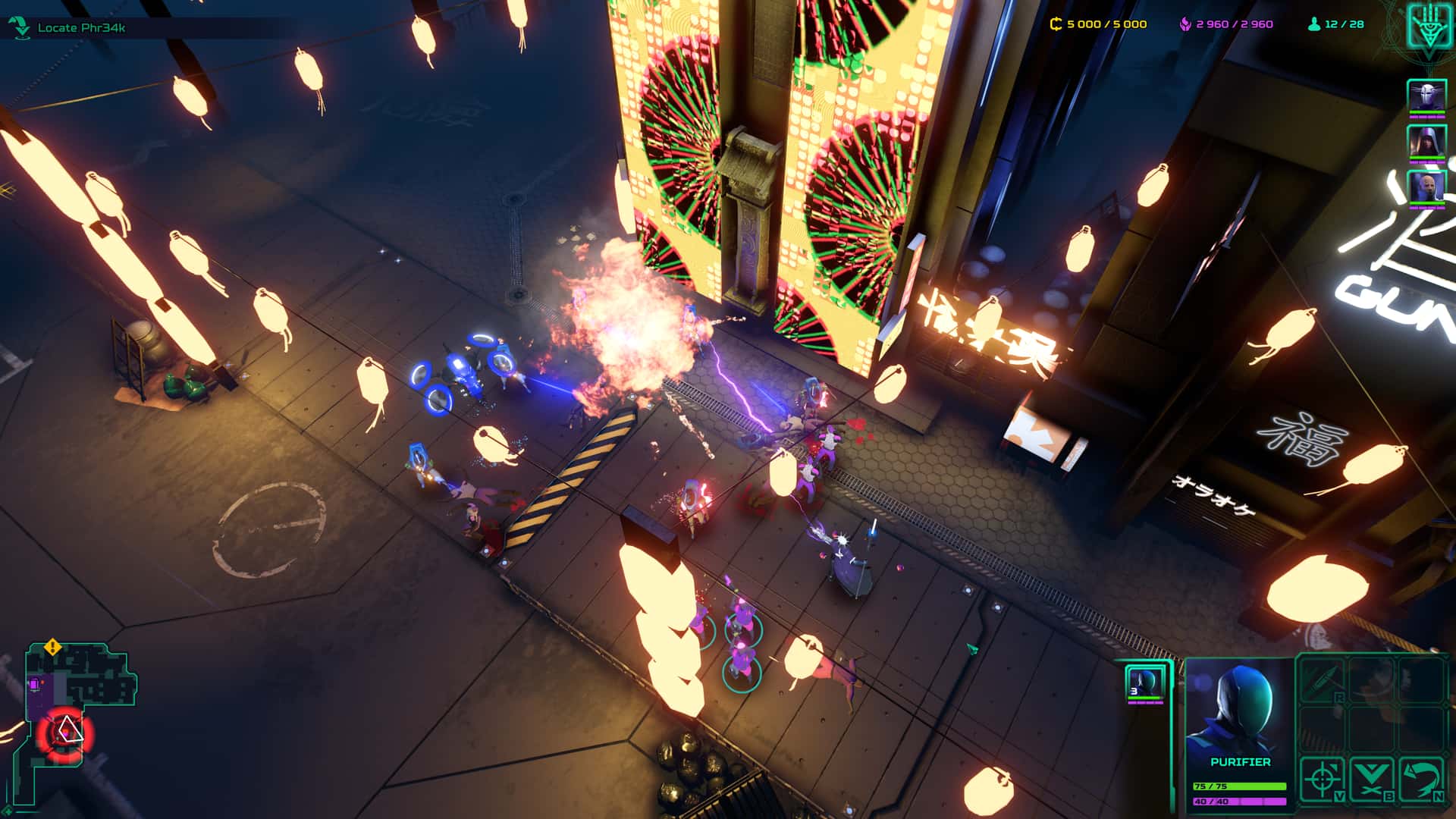Viewport: 1456px width, 819px height.
Task: Trigger the retreat arrow ability bound to N
Action: (x=1420, y=780)
